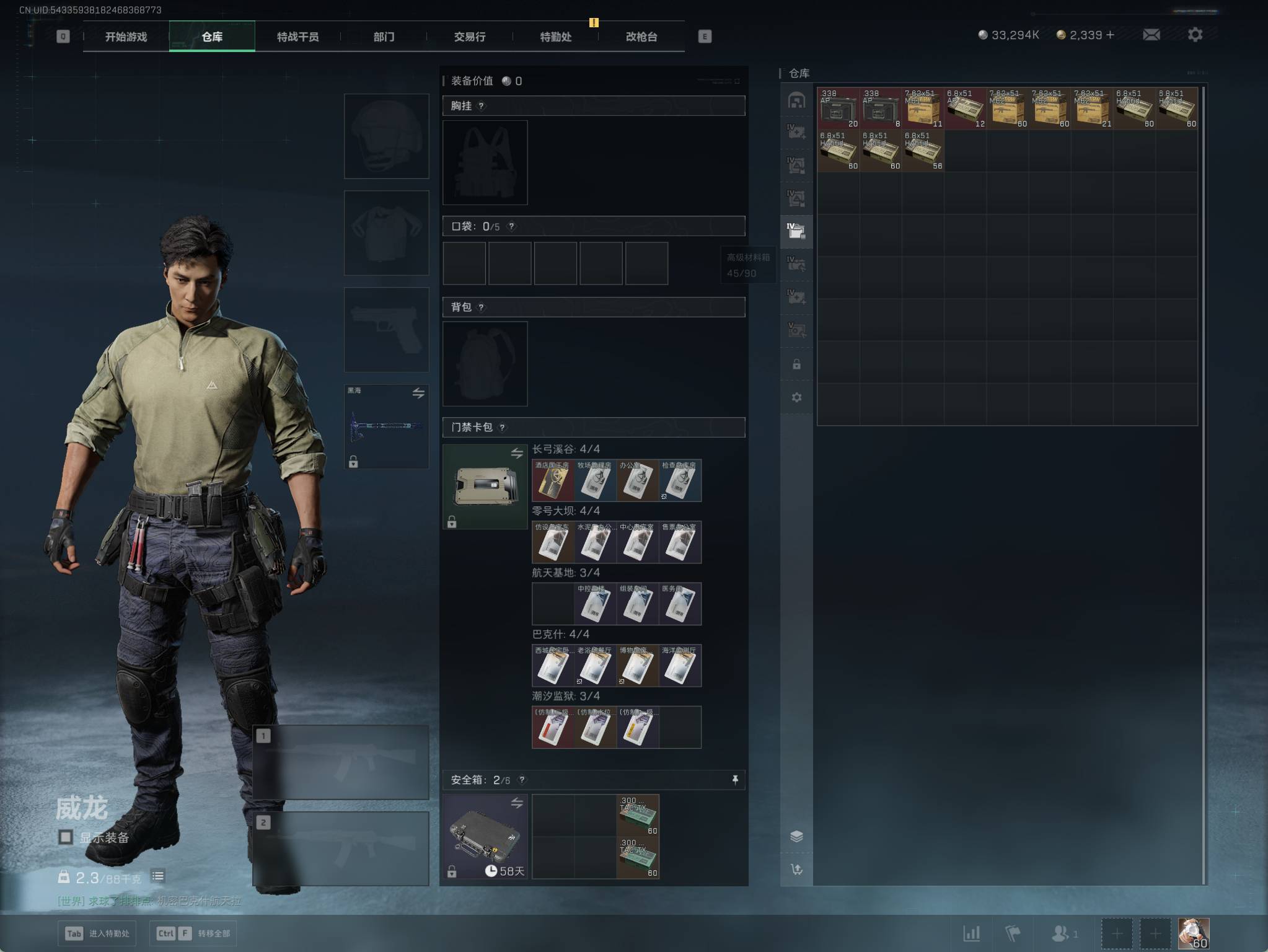1268x952 pixels.
Task: Click the warehouse home category icon
Action: [796, 100]
